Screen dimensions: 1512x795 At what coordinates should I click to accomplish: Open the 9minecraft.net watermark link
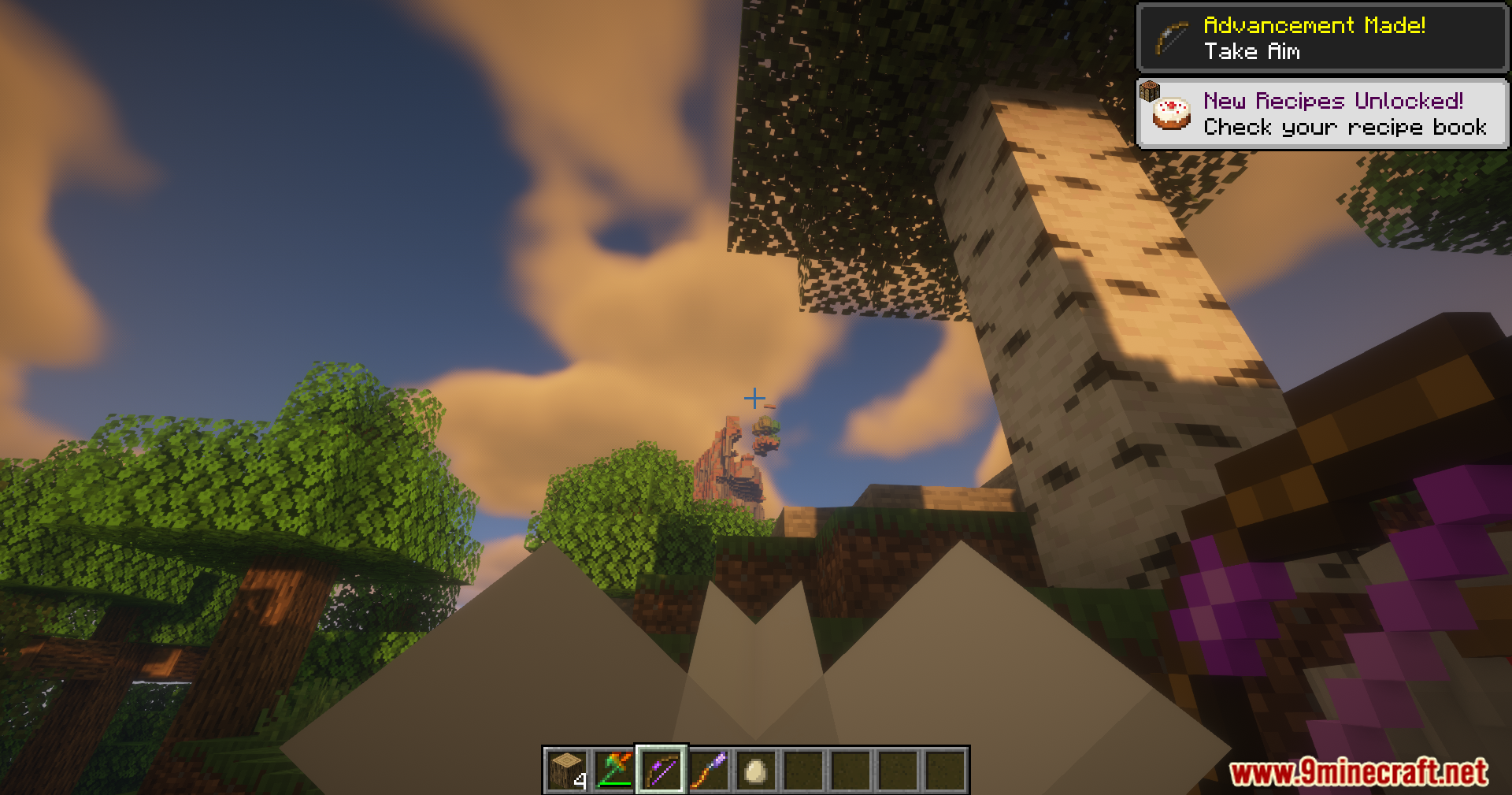(1358, 772)
